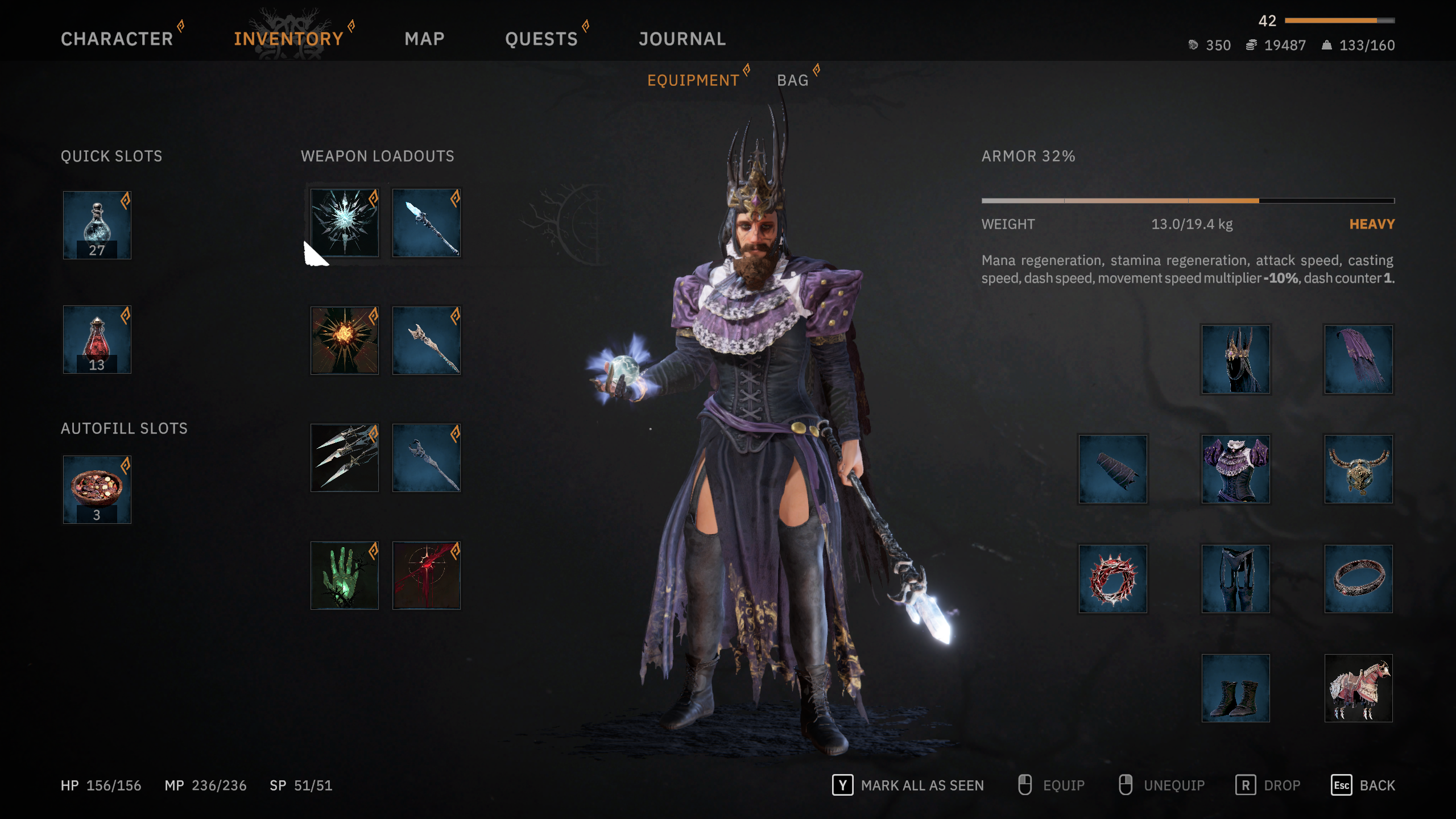Switch to the Map tab
Image resolution: width=1456 pixels, height=819 pixels.
click(x=424, y=39)
